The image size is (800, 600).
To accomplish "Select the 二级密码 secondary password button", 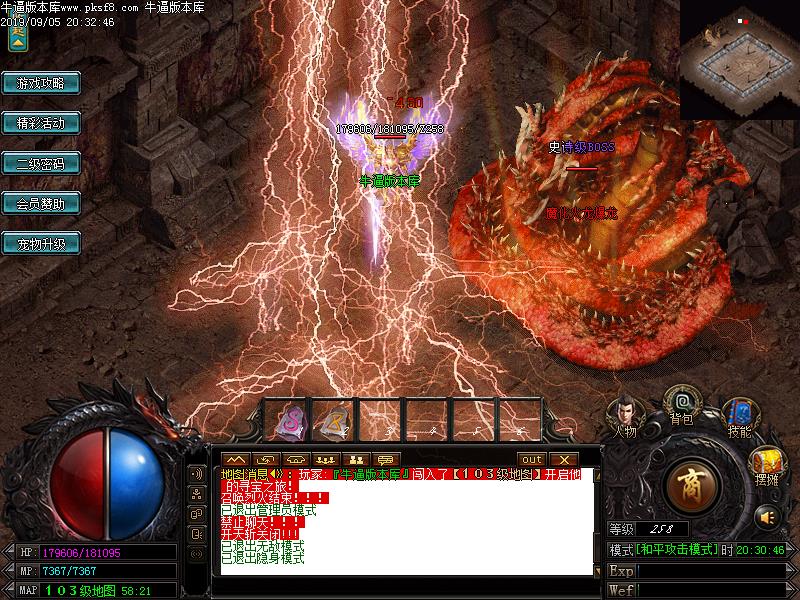I will coord(41,163).
